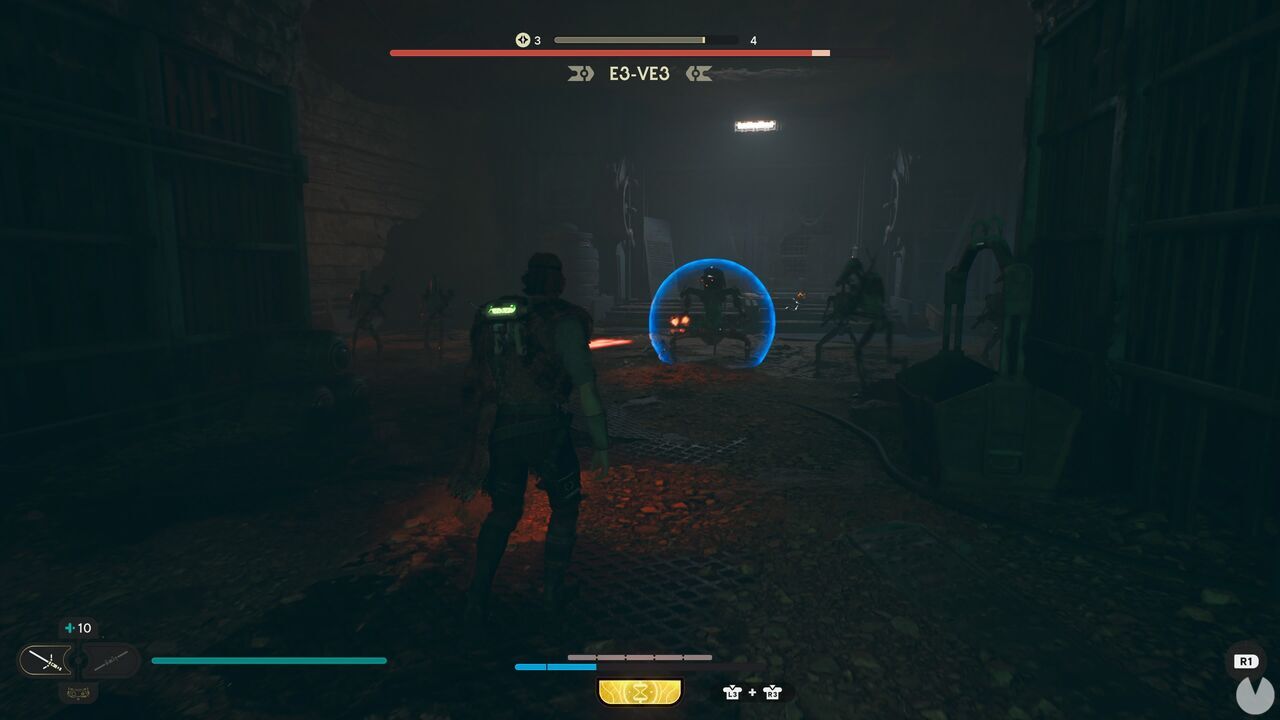Click the E3-VE3 boss name label
Image resolution: width=1280 pixels, height=720 pixels.
point(640,73)
